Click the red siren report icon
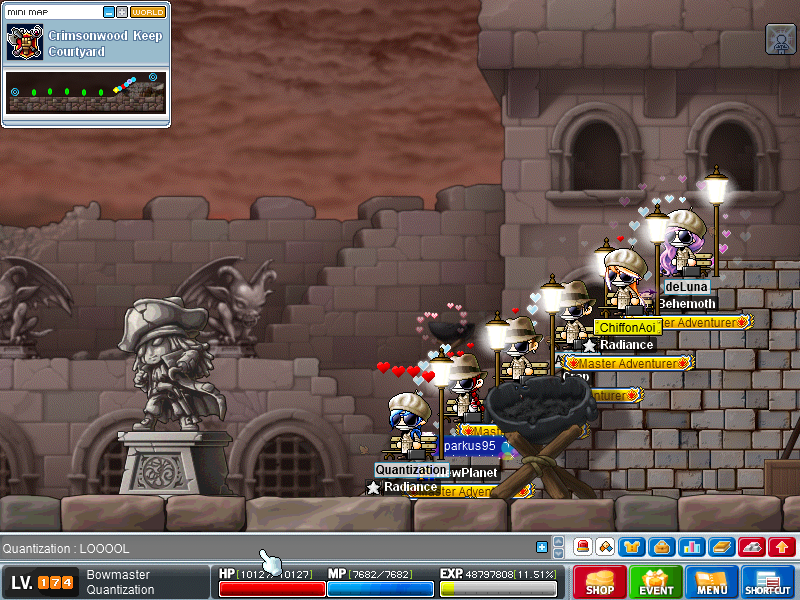800x600 pixels. pos(583,547)
